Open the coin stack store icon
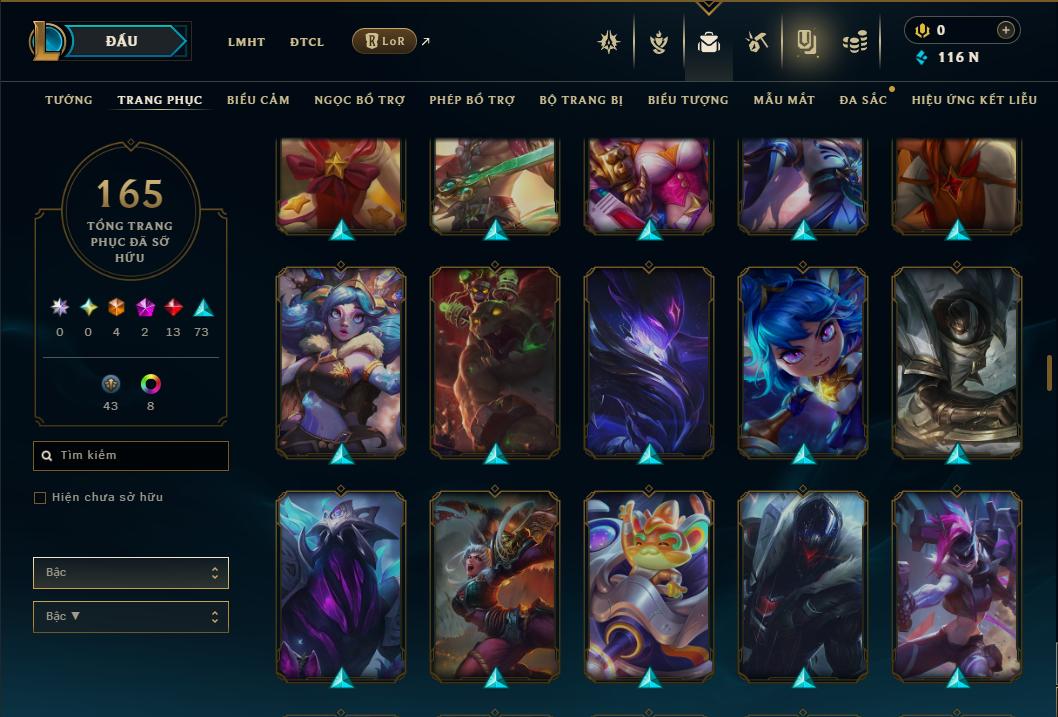This screenshot has width=1058, height=717. click(854, 42)
